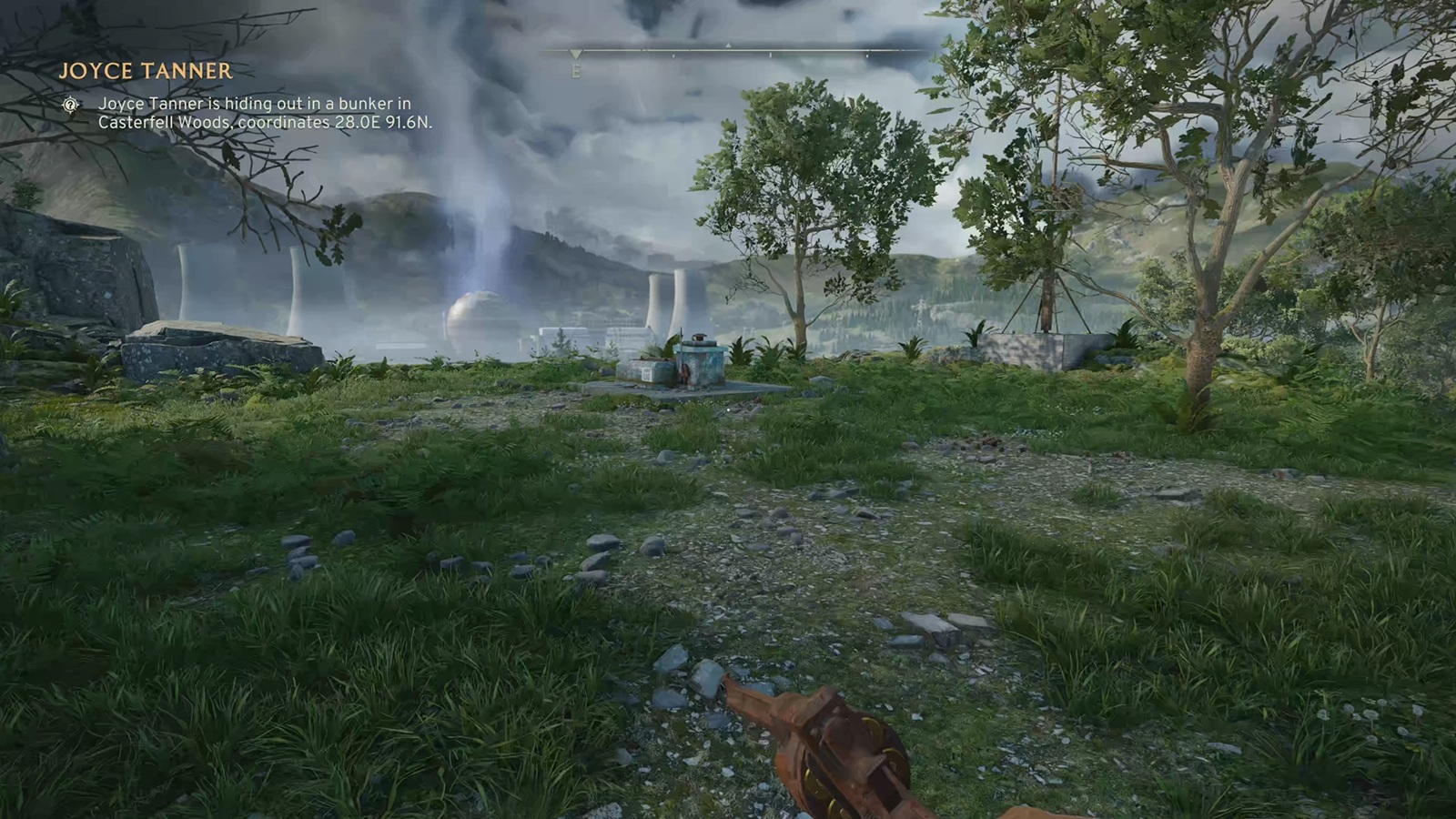1456x819 pixels.
Task: Click the quest objective marker icon
Action: 71,106
